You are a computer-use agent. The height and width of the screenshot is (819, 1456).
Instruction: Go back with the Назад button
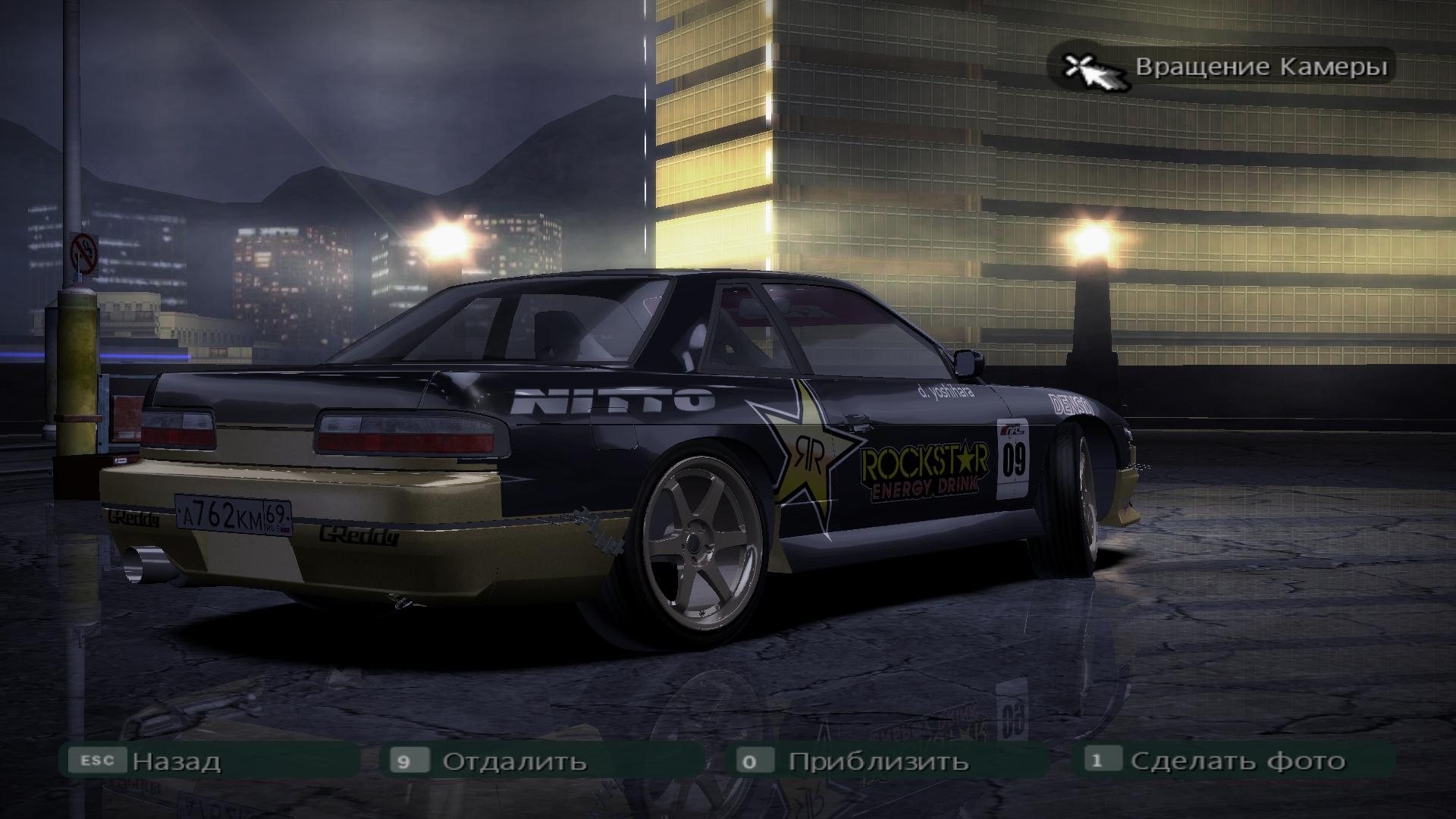tap(176, 761)
